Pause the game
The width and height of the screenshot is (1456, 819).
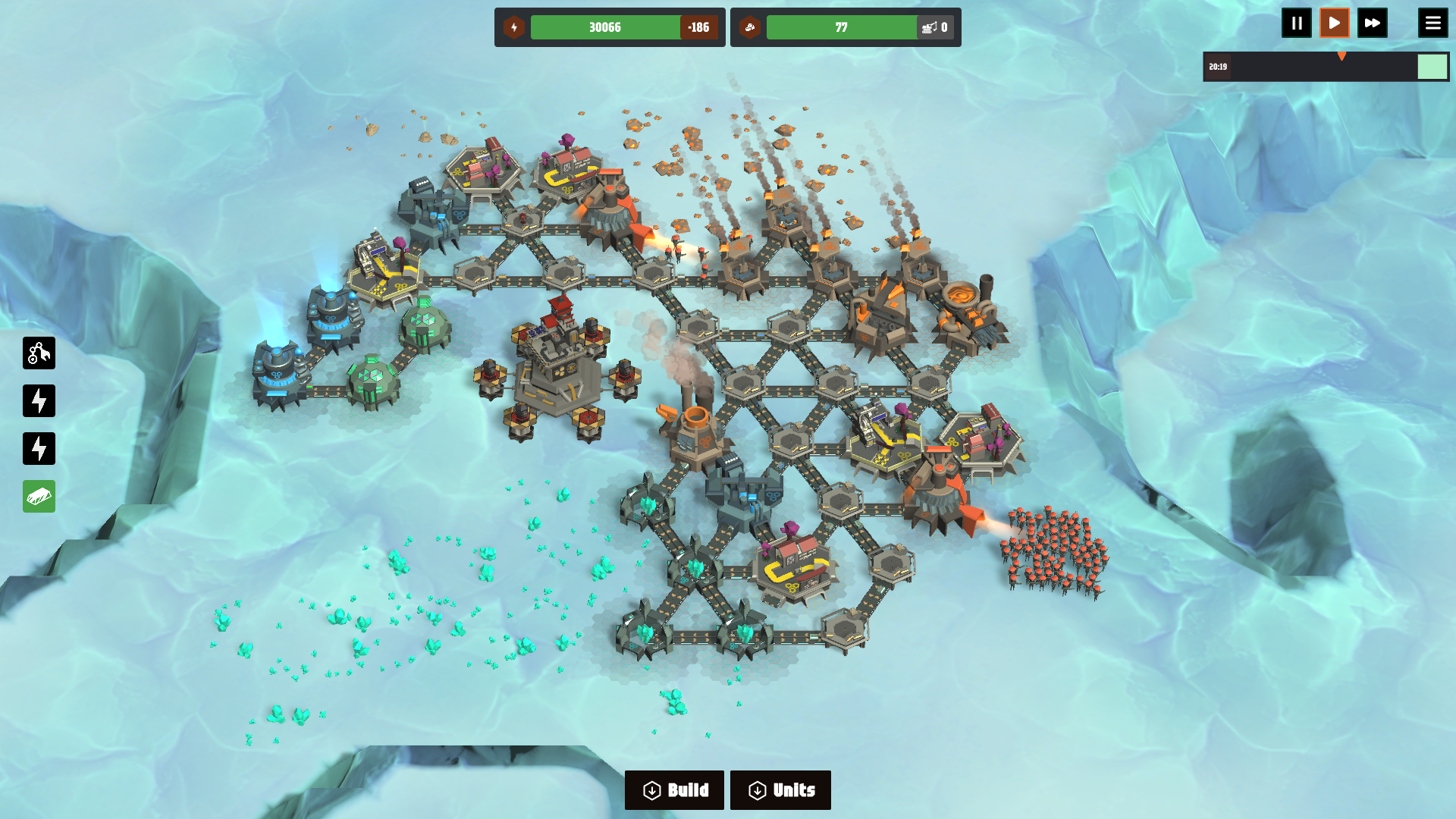coord(1296,23)
